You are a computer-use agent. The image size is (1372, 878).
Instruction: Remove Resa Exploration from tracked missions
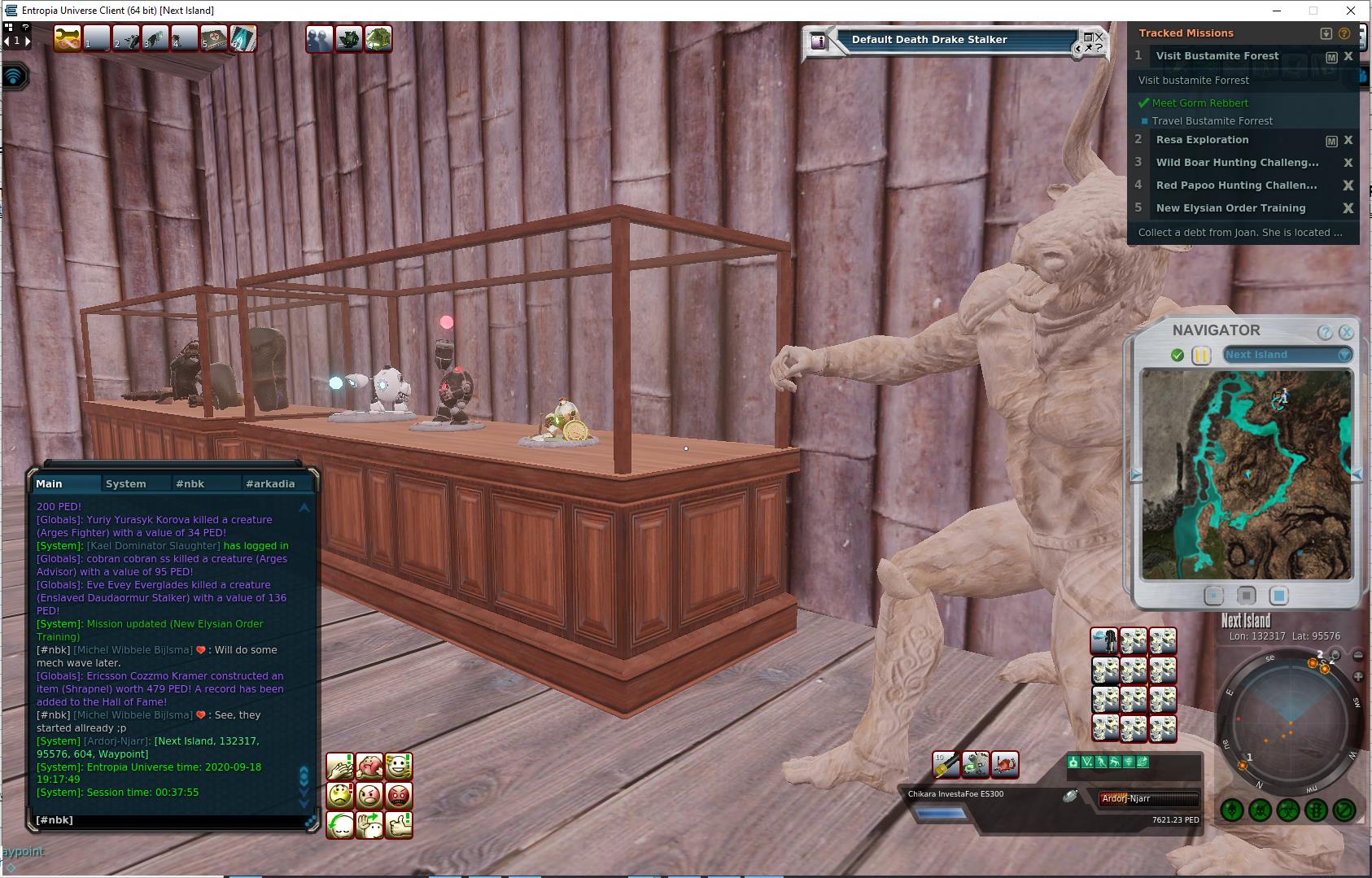(1348, 140)
